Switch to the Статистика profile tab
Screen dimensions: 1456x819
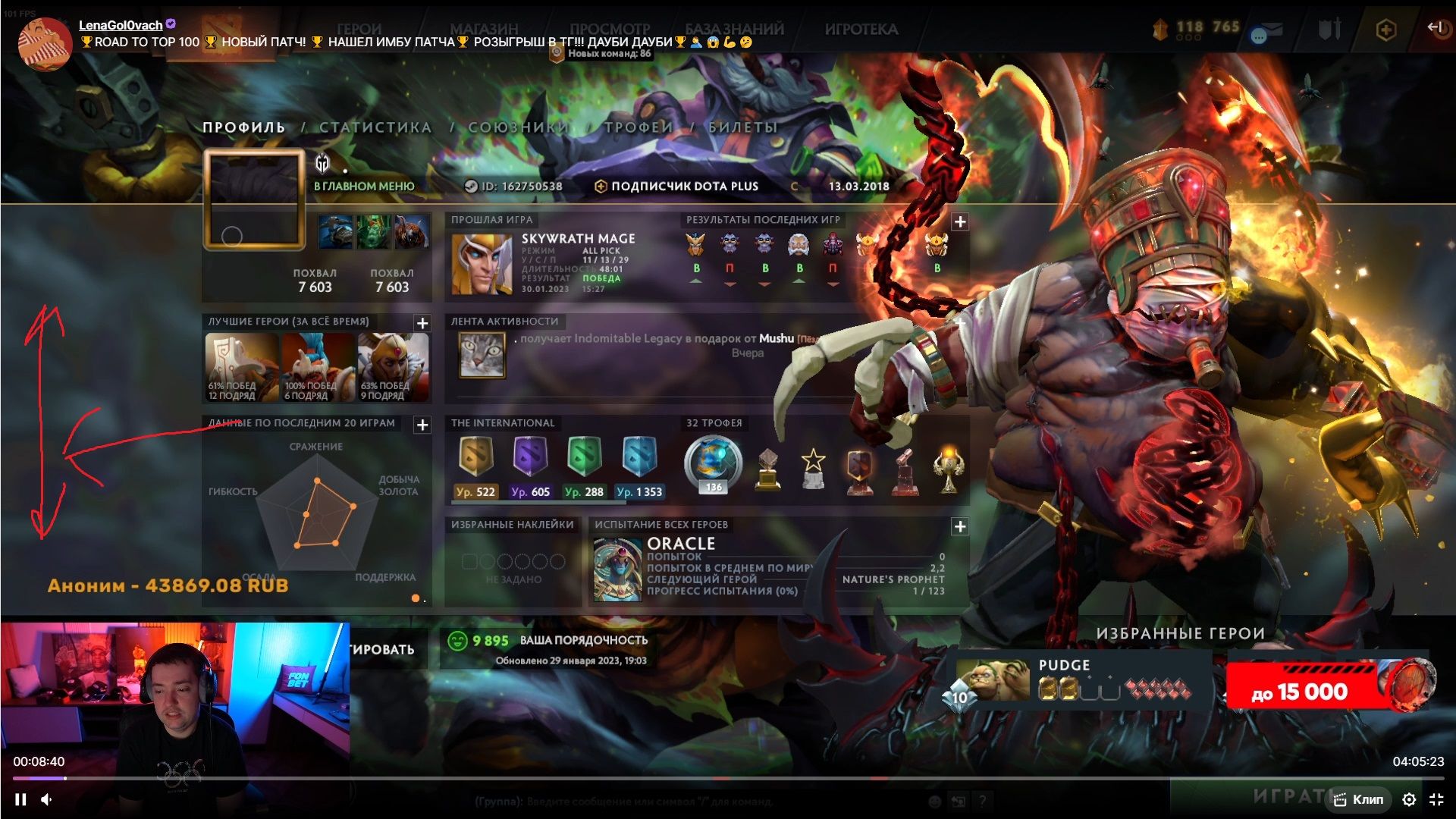(375, 127)
